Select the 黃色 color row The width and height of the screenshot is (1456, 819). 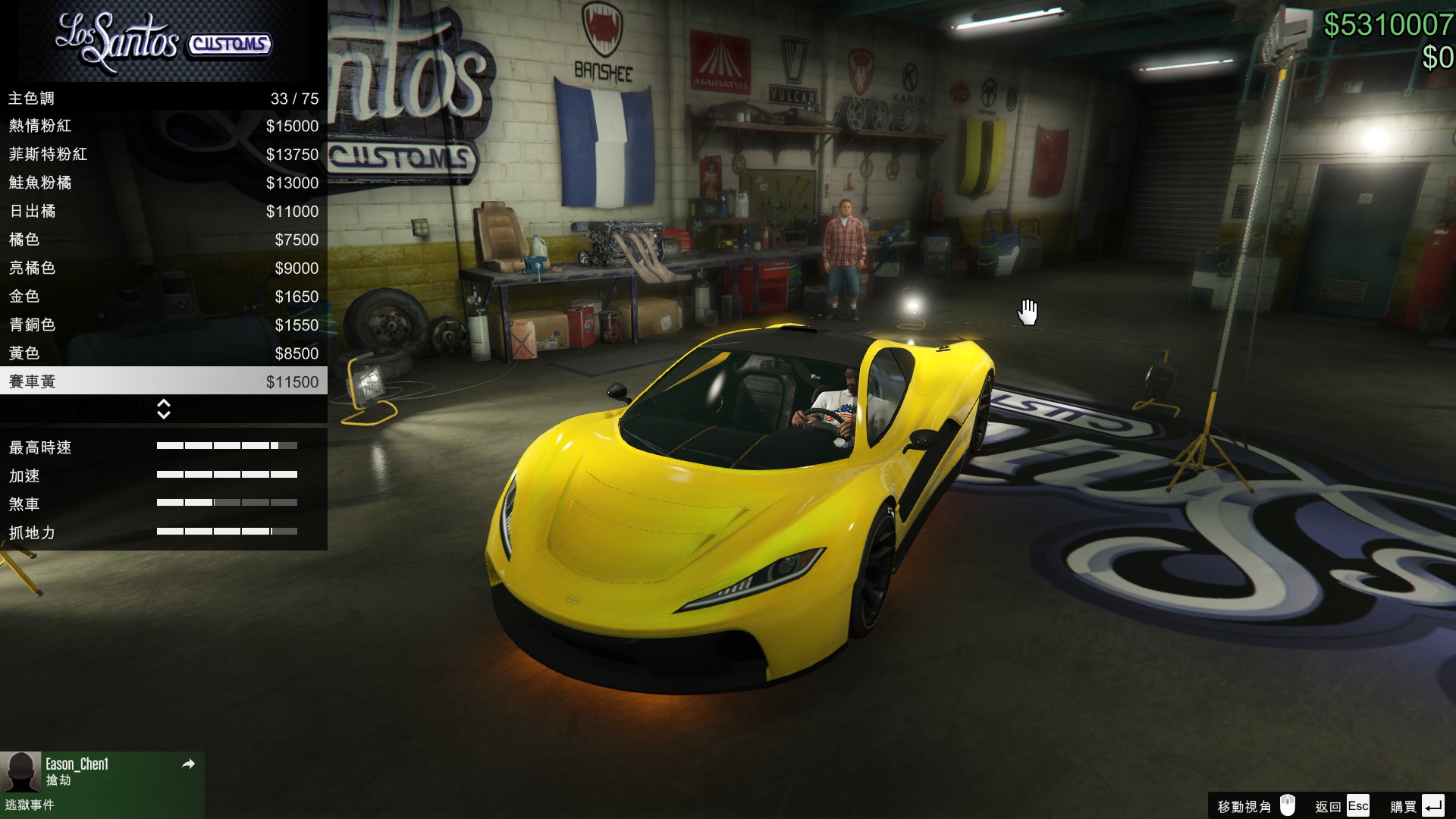tap(163, 353)
